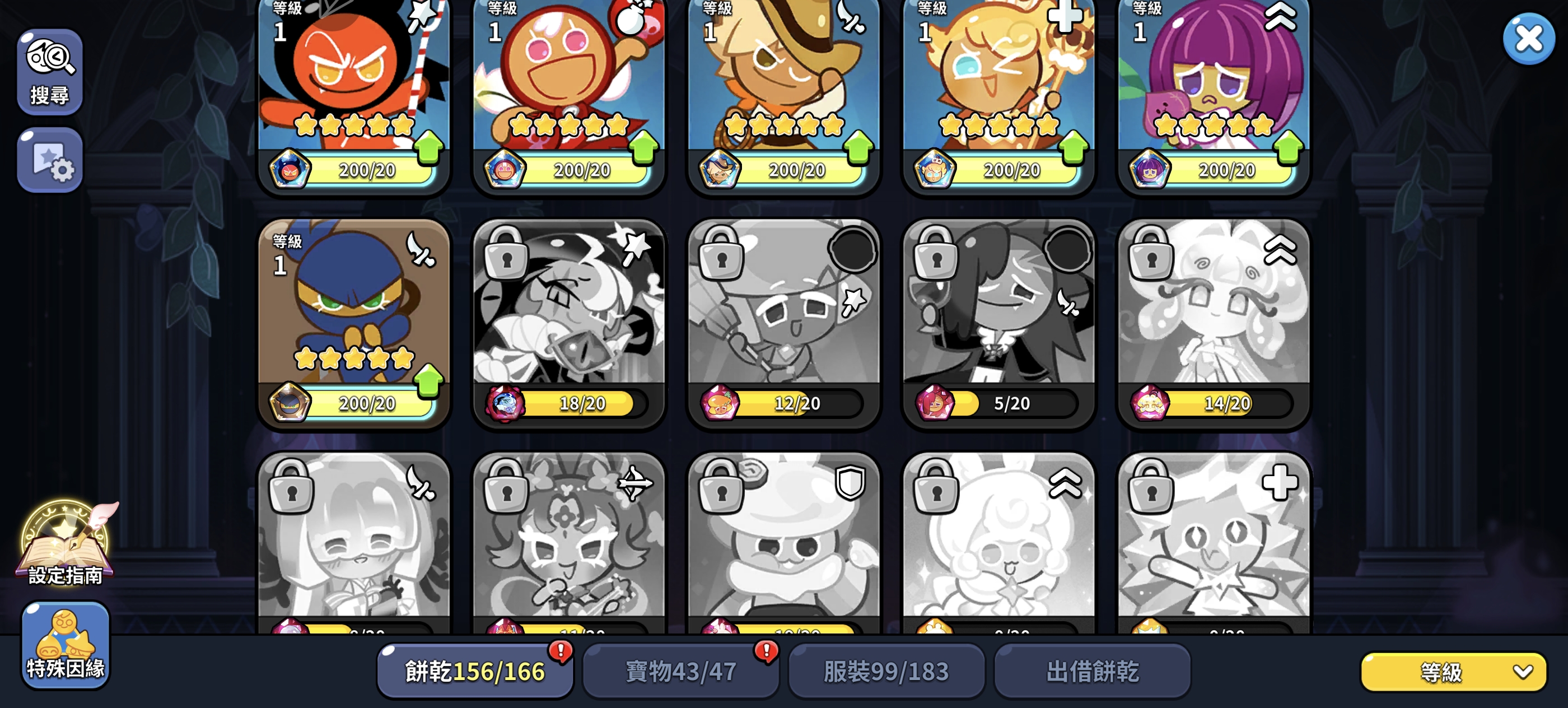Tap the red alert badge on 寶物 tab
This screenshot has height=708, width=1568.
(769, 651)
